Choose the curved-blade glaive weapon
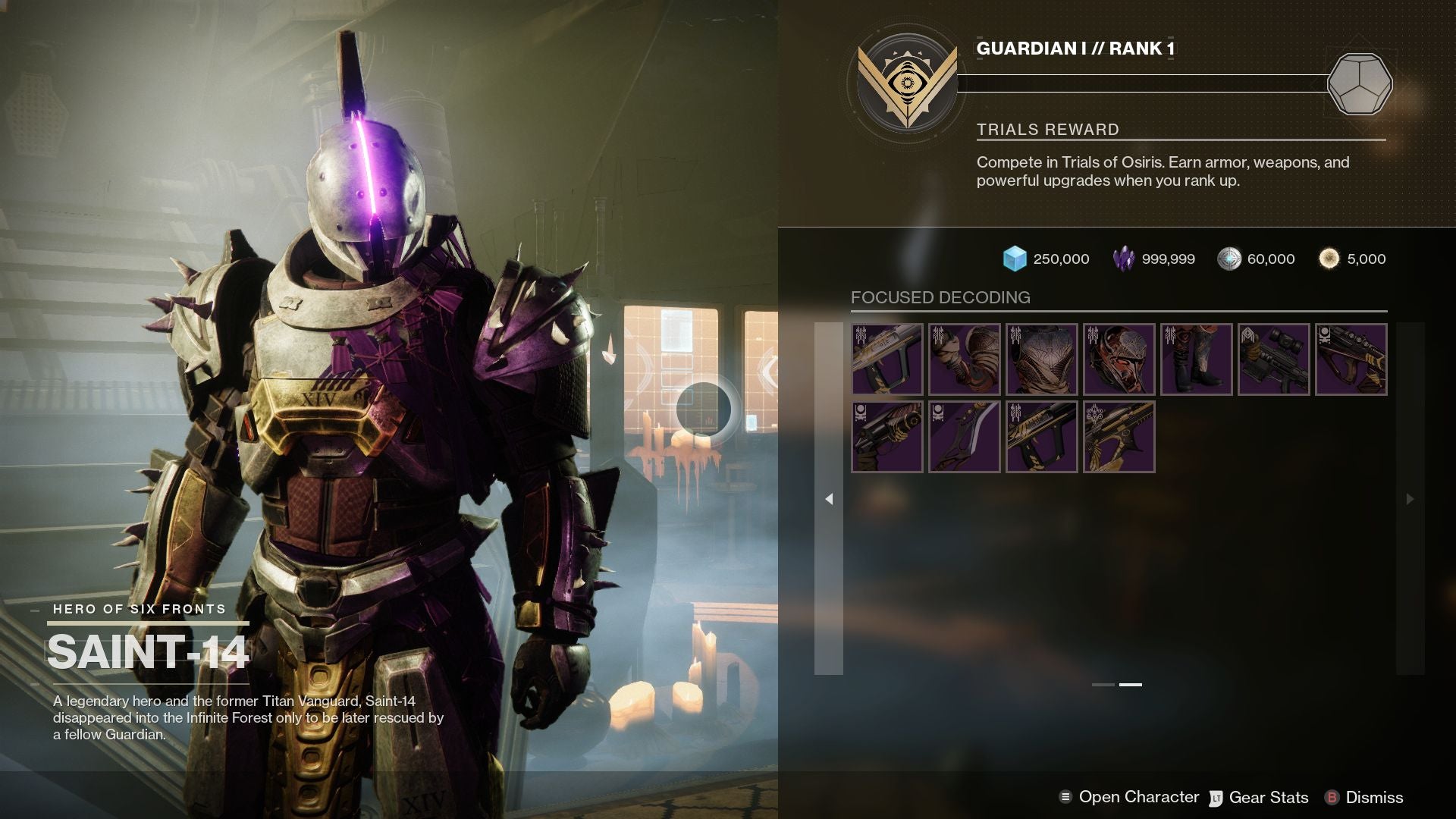 (965, 437)
